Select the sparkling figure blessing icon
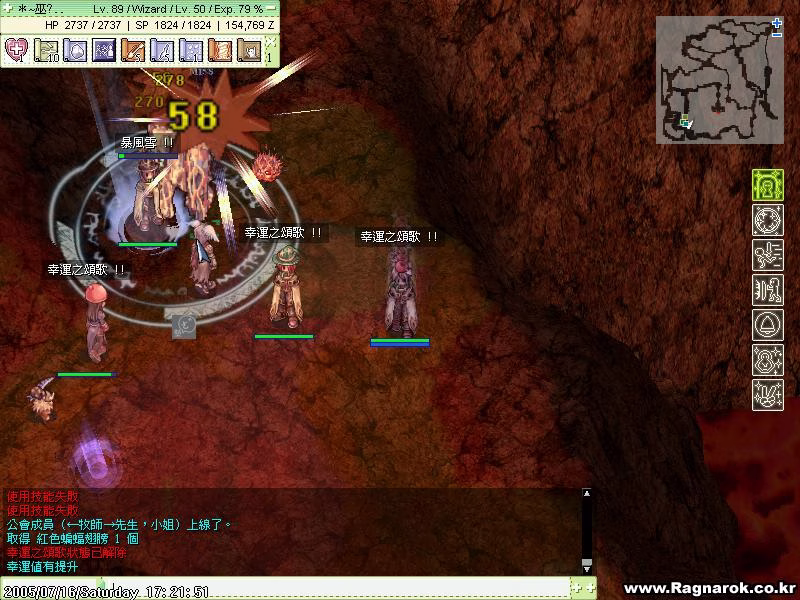This screenshot has height=600, width=800. coord(768,360)
